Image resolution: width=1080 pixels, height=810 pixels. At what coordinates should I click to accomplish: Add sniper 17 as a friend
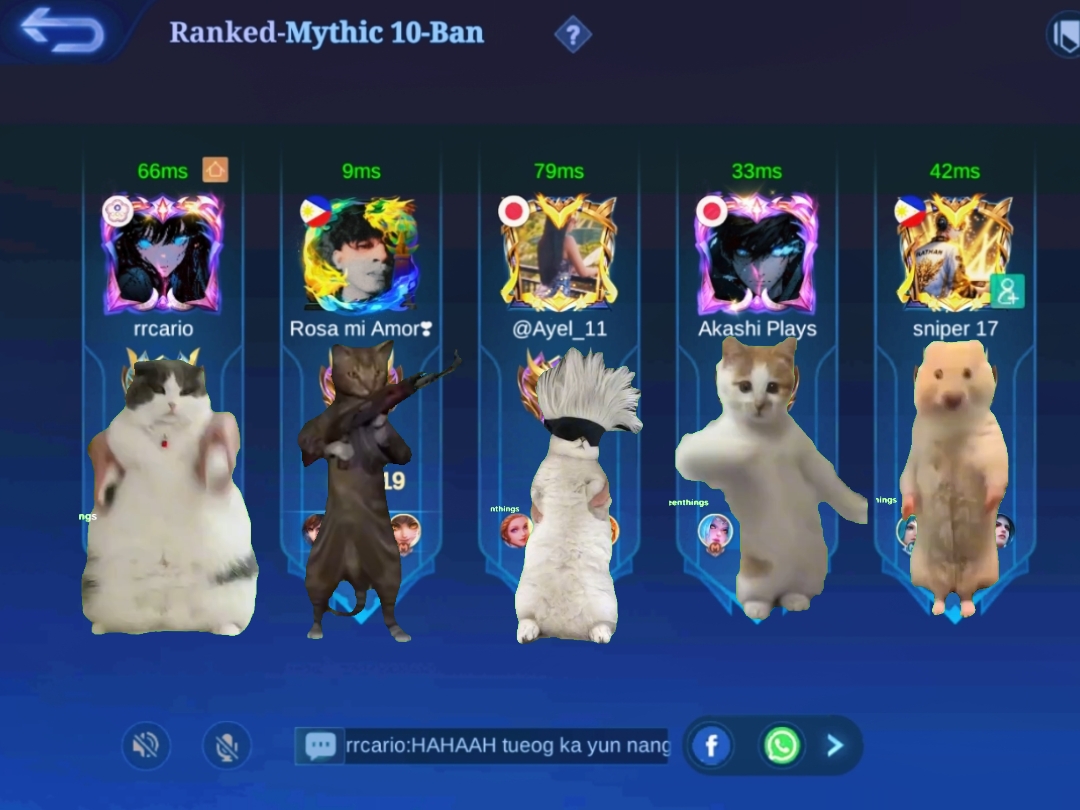coord(1006,291)
